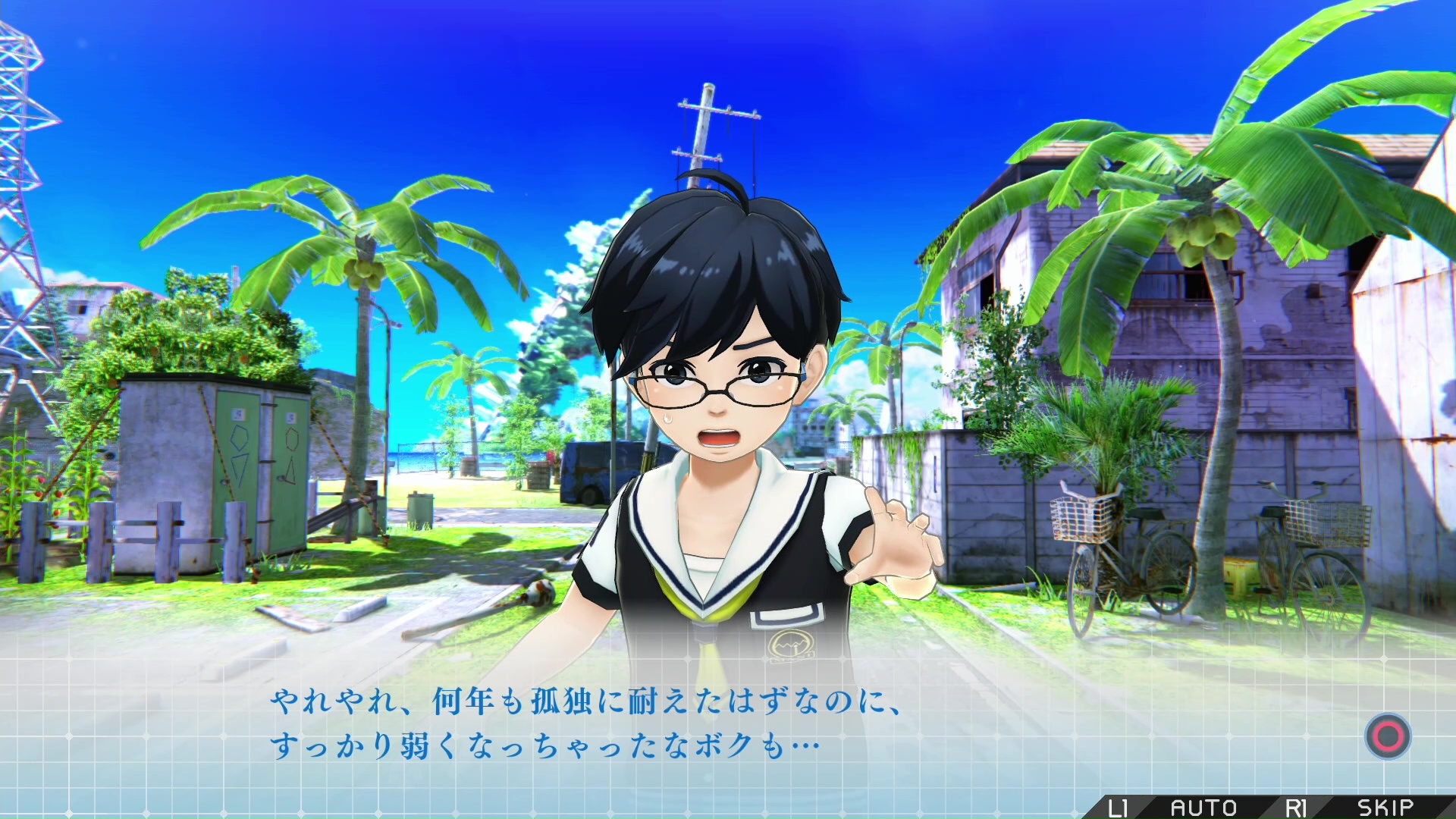Image resolution: width=1456 pixels, height=819 pixels.
Task: Activate SKIP to fast-forward the dialogue
Action: click(1385, 808)
